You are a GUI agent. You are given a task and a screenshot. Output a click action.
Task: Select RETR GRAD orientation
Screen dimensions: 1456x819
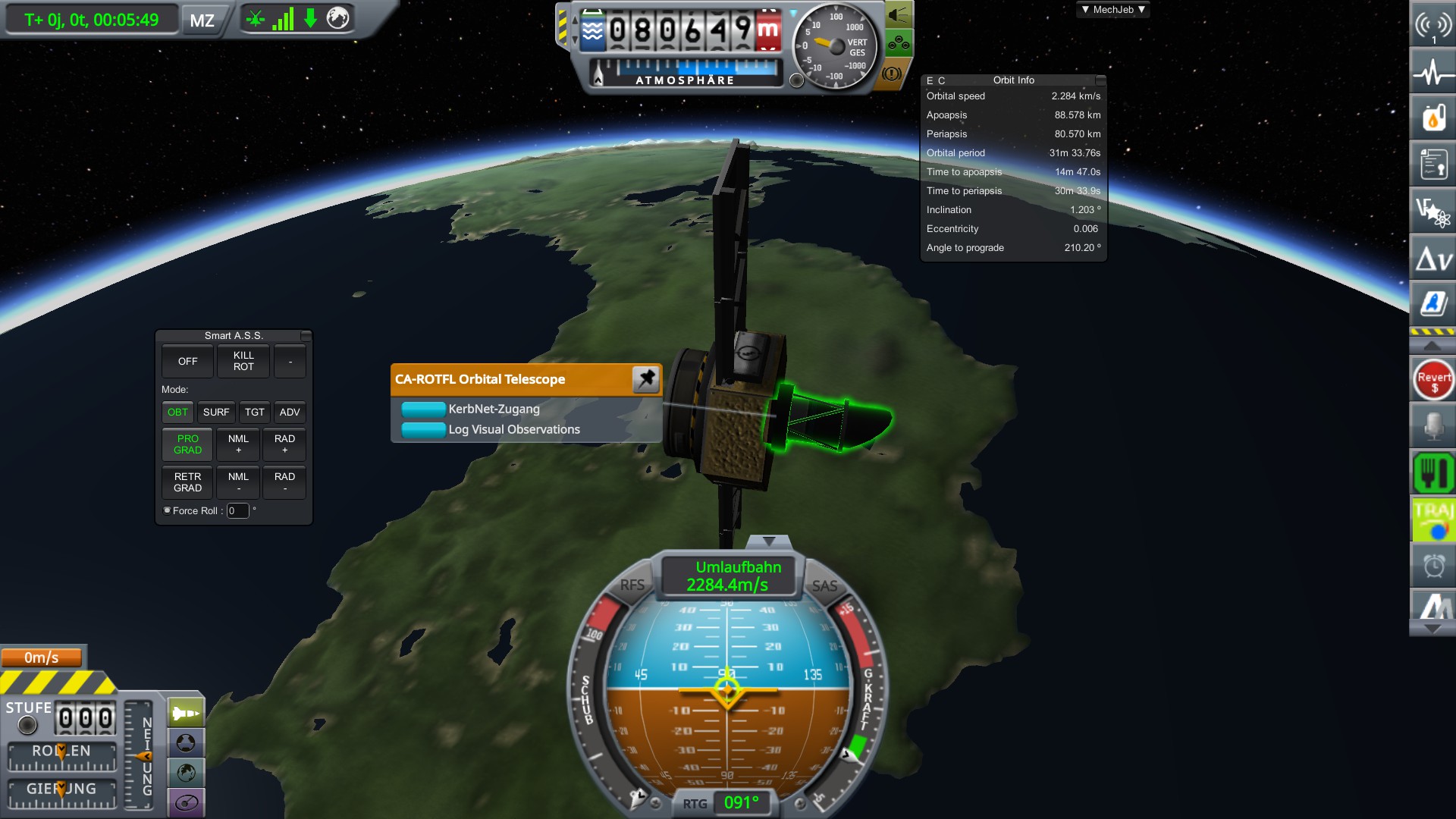(x=187, y=482)
